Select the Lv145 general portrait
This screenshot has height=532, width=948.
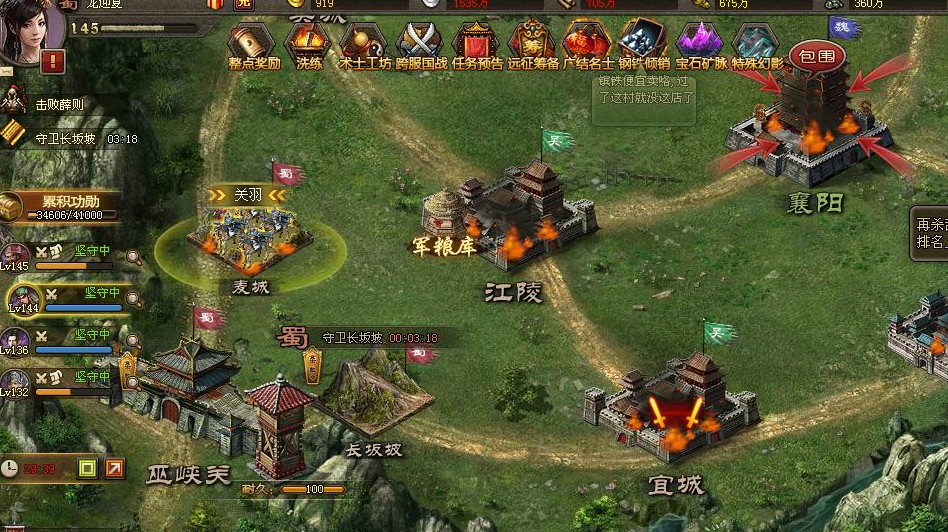click(x=15, y=255)
